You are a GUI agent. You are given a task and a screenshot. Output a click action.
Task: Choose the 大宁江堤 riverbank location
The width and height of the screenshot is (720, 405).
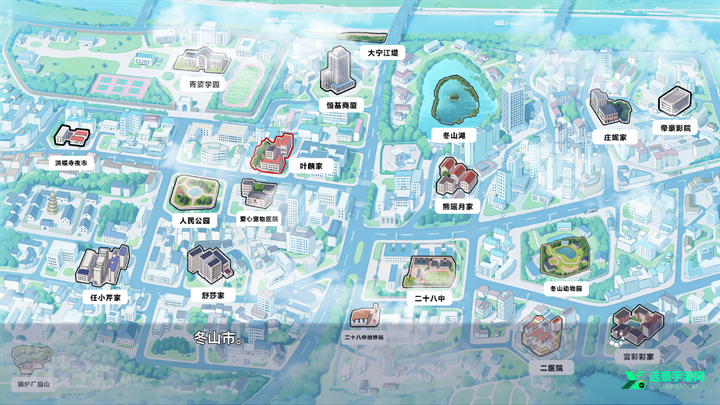tap(382, 51)
